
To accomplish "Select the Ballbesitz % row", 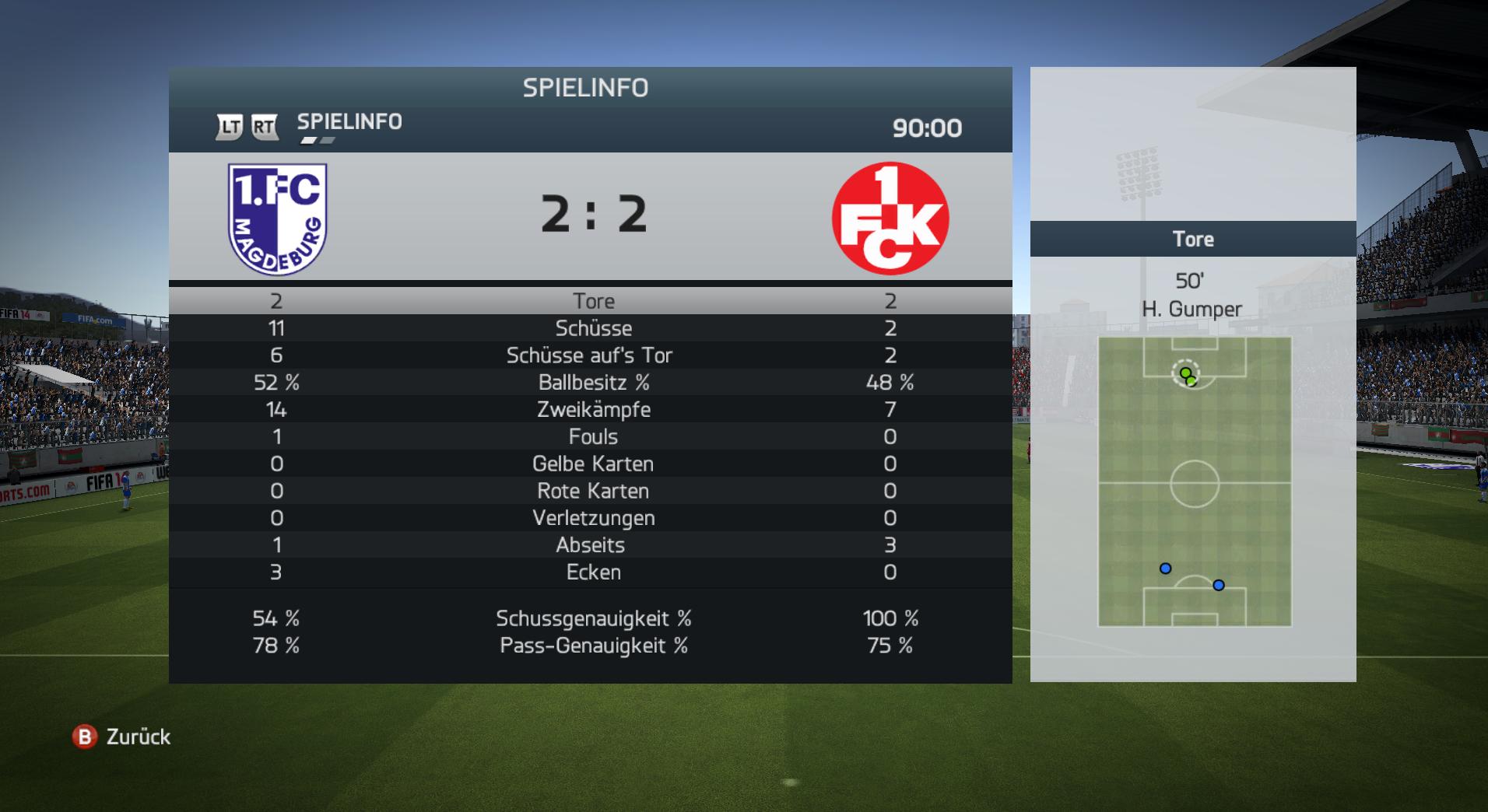I will point(592,383).
